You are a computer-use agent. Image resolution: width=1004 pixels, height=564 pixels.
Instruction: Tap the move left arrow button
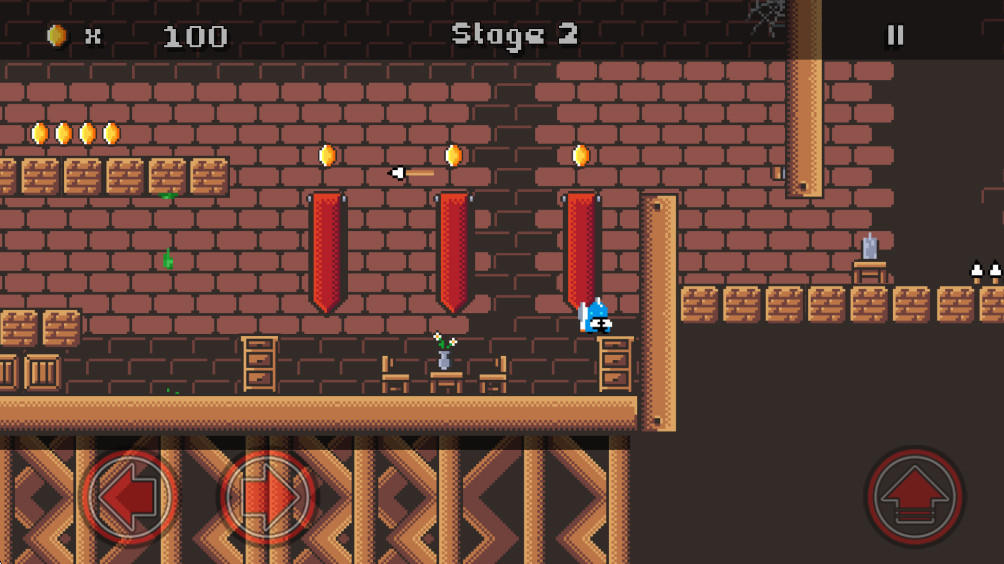[130, 495]
